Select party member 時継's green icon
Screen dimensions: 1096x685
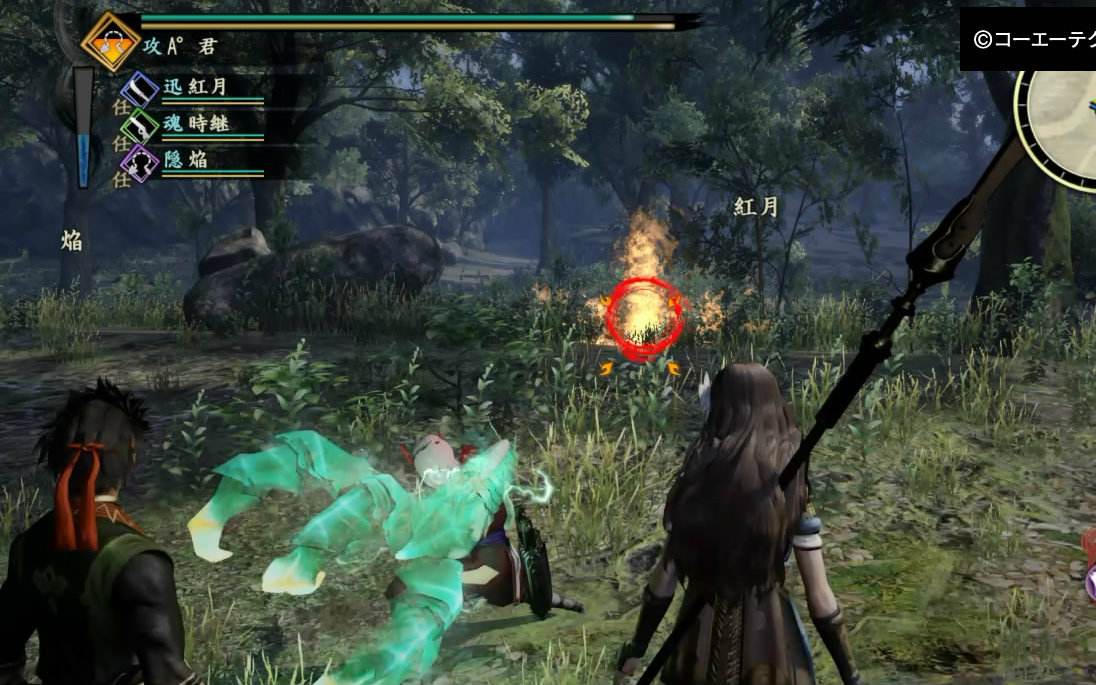tap(140, 125)
